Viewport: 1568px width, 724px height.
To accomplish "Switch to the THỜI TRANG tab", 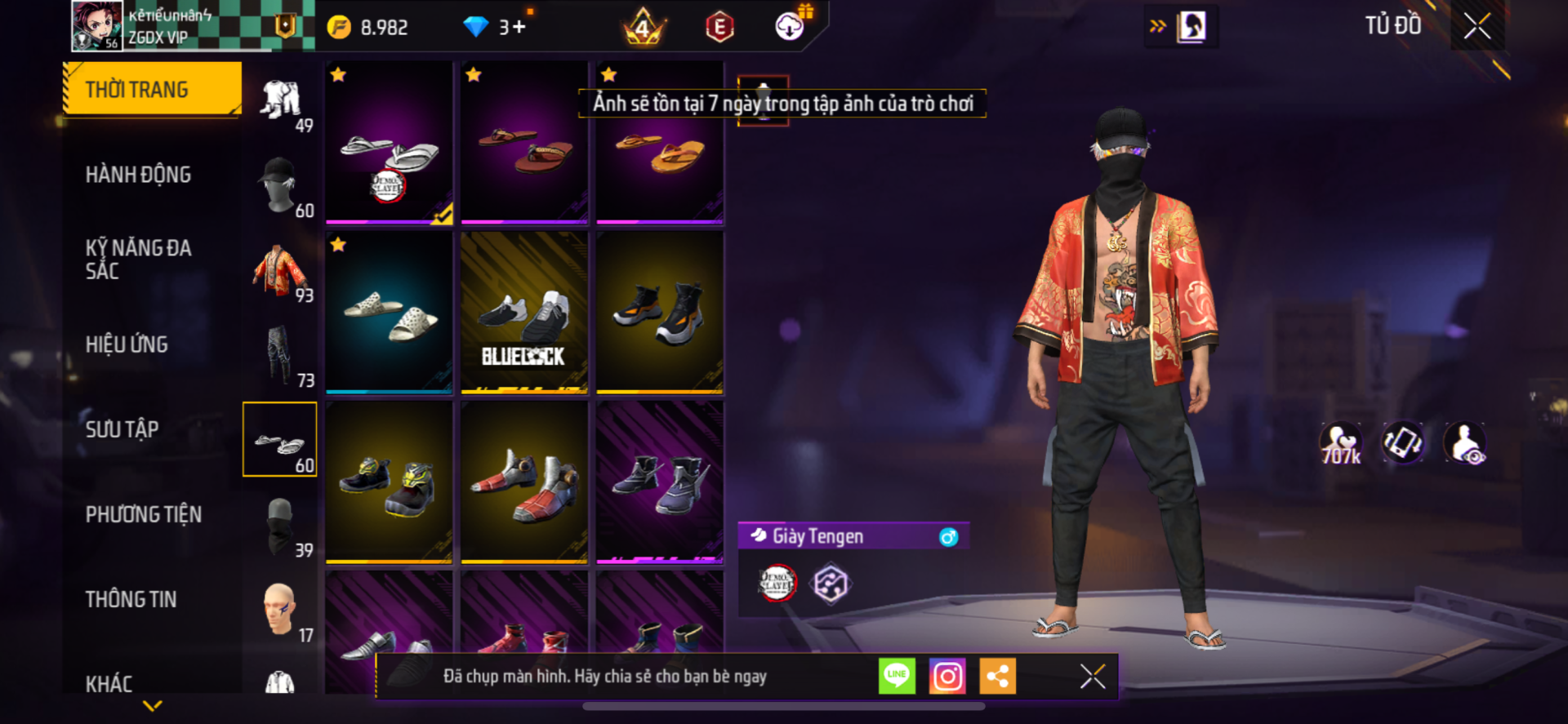I will pos(152,89).
